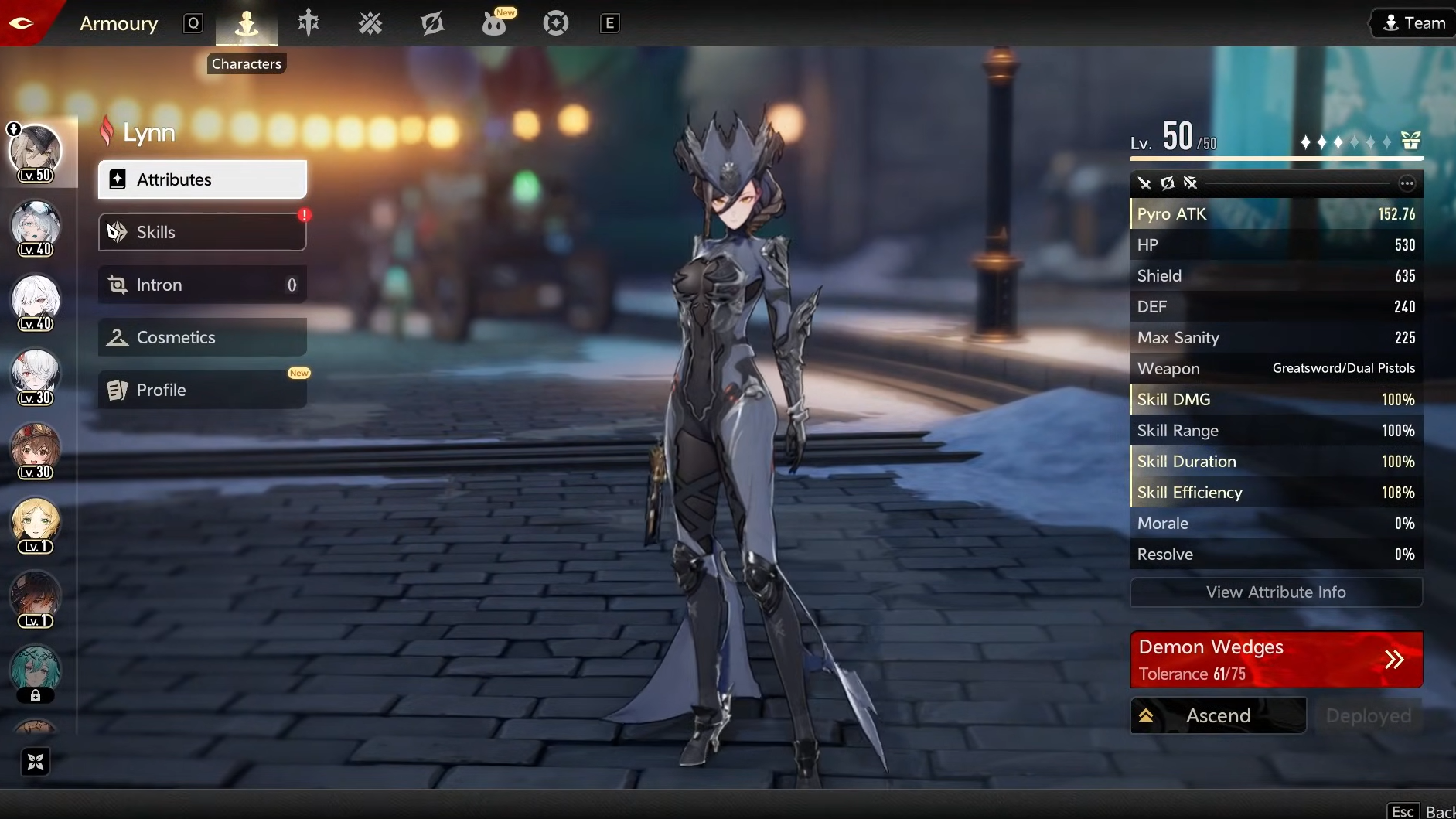Pick the locked teal-haired character portrait

click(36, 671)
